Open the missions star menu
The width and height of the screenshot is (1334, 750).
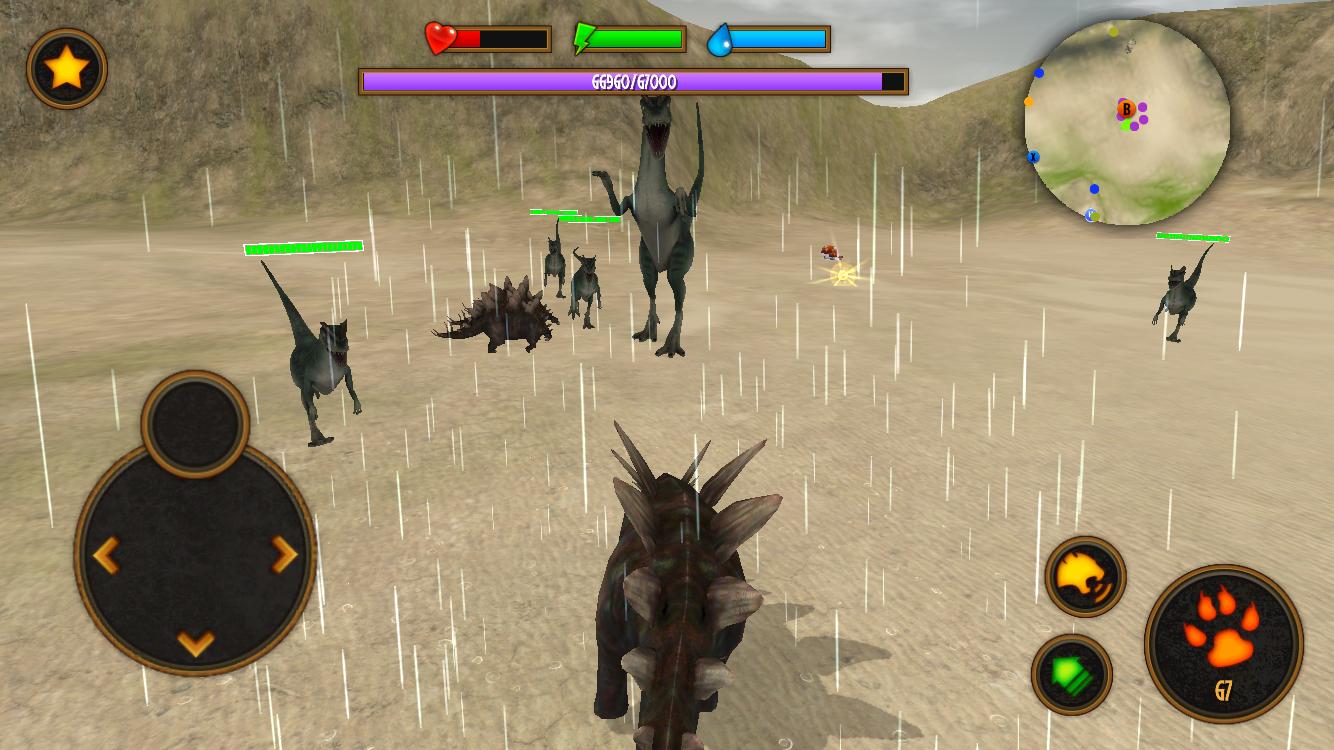66,69
